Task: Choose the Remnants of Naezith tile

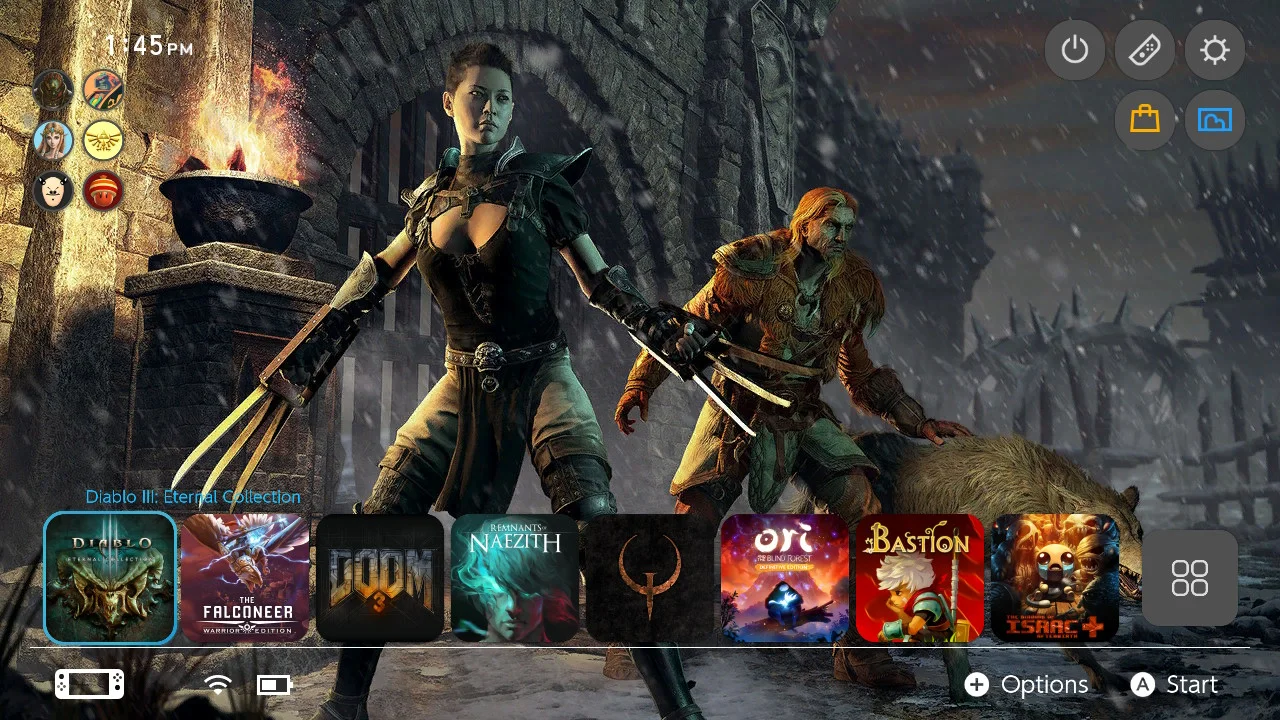Action: 515,578
